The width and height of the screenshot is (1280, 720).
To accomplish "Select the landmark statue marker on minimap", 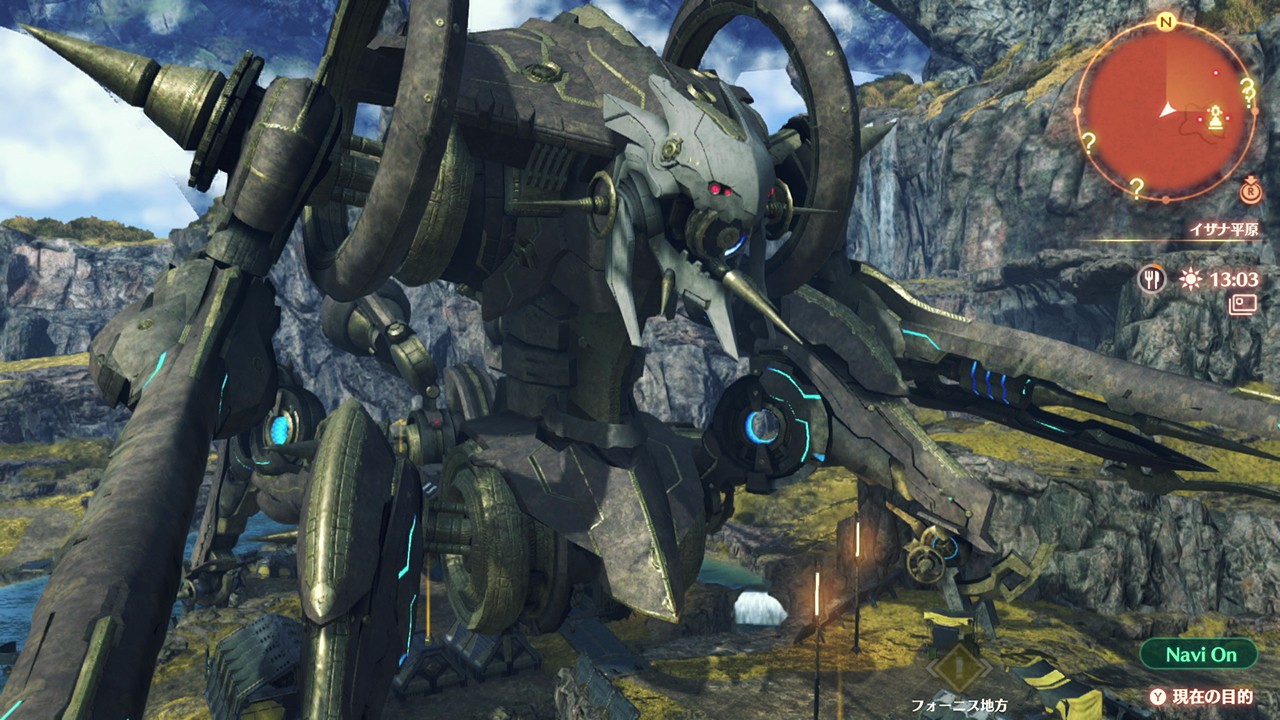I will (x=1215, y=117).
